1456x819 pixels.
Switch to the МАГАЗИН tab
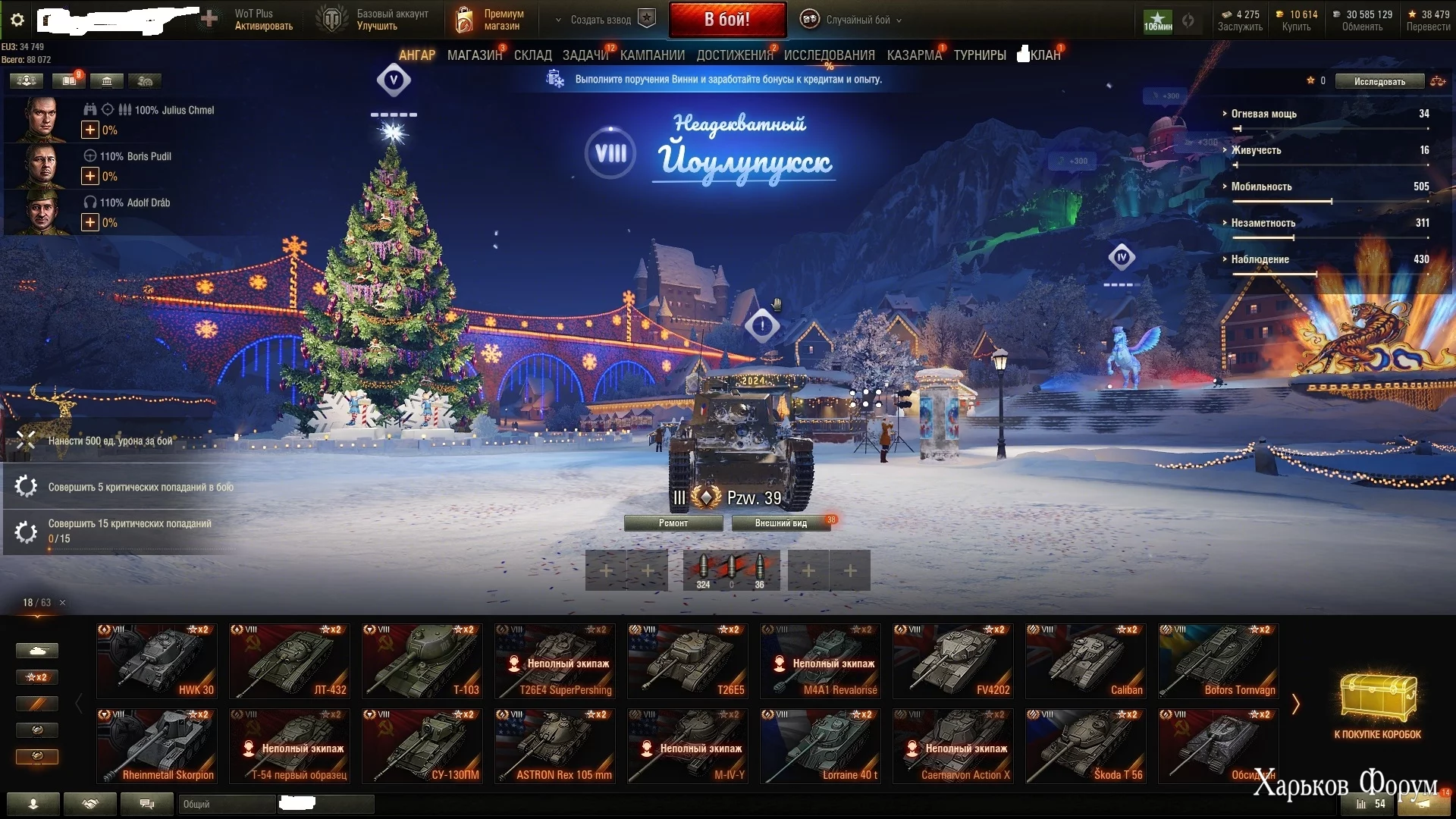474,55
